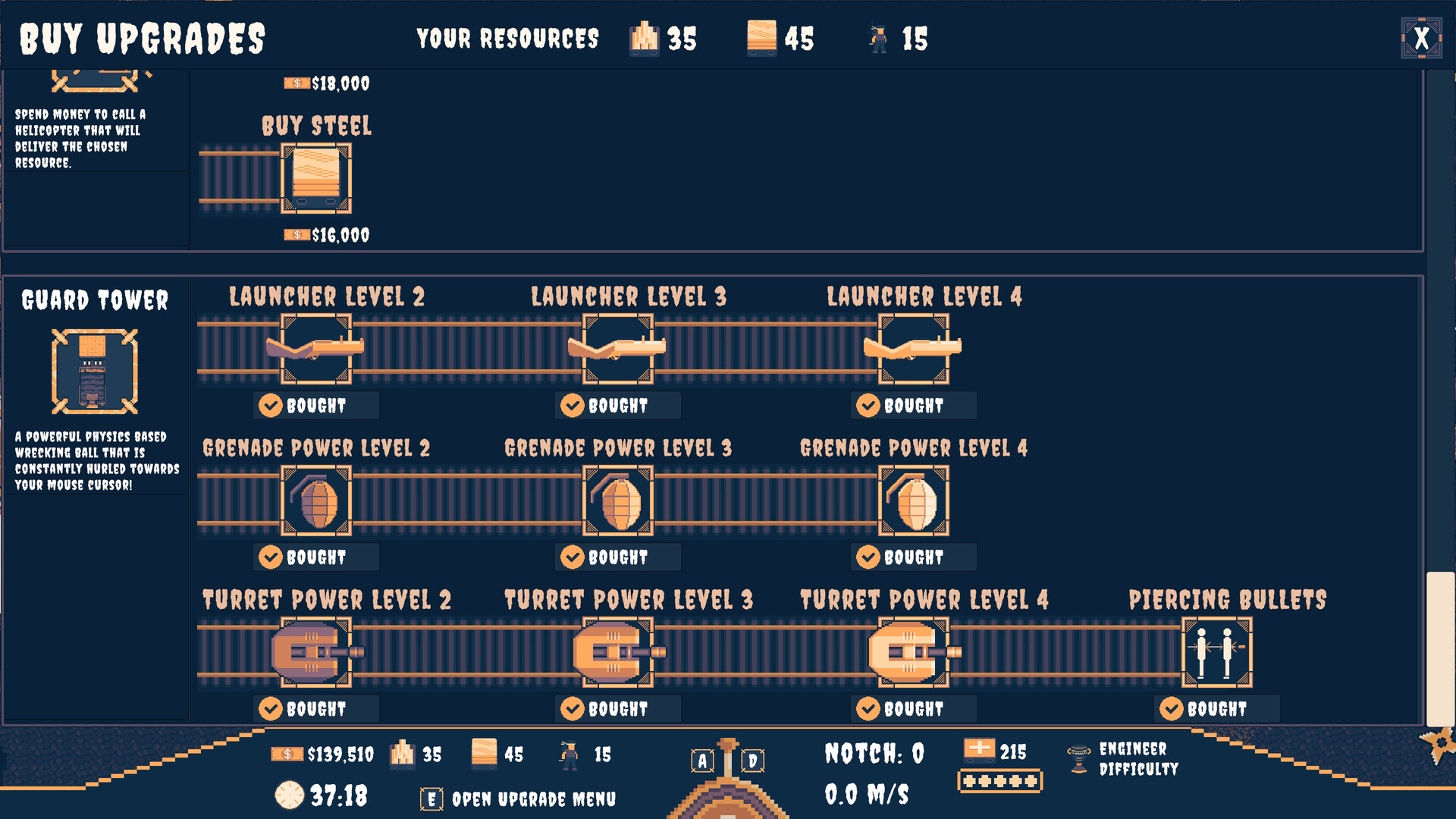Open the E upgrade menu key prompt
This screenshot has width=1456, height=819.
[431, 798]
